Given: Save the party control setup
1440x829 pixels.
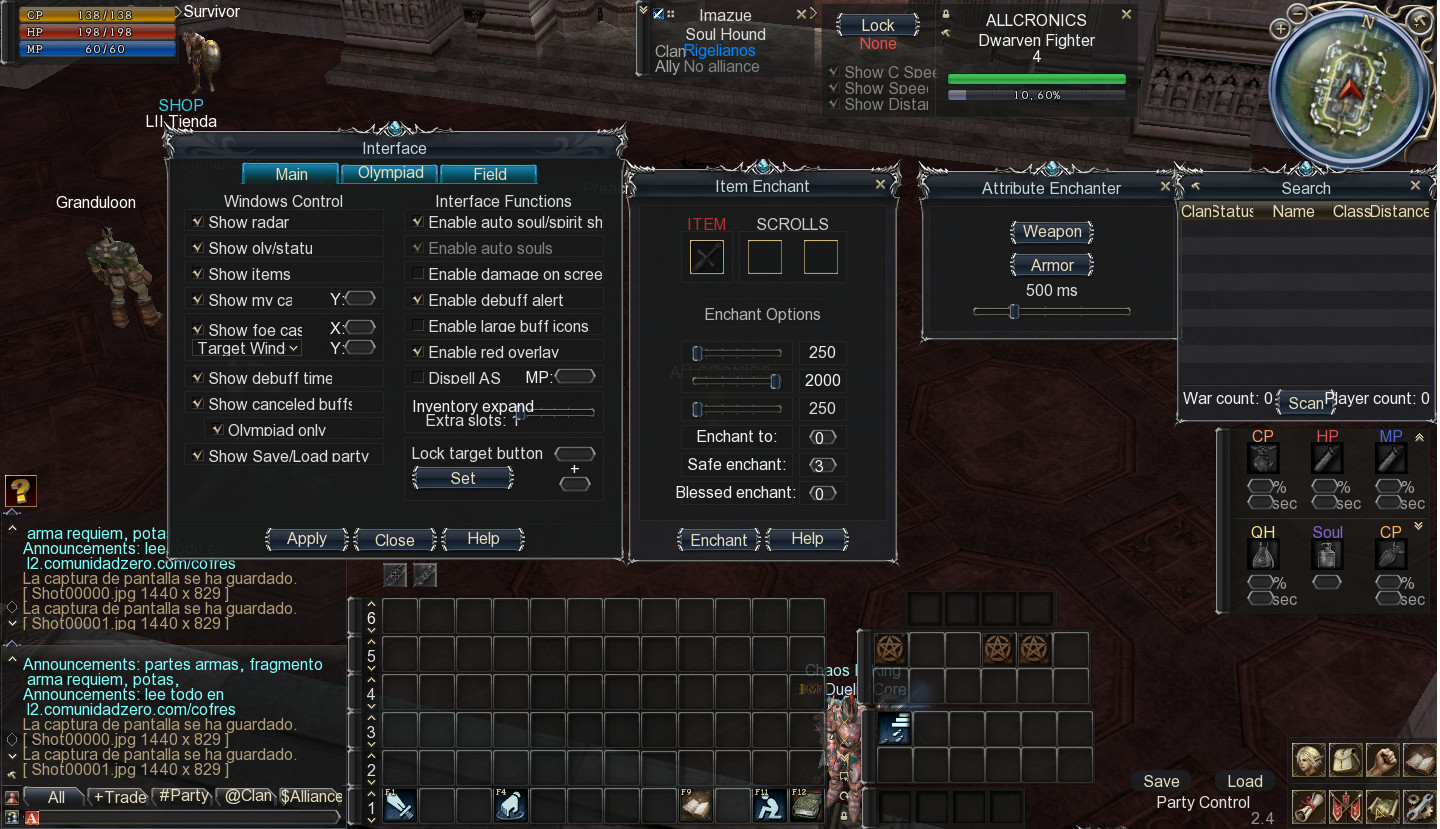Looking at the screenshot, I should coord(1161,781).
